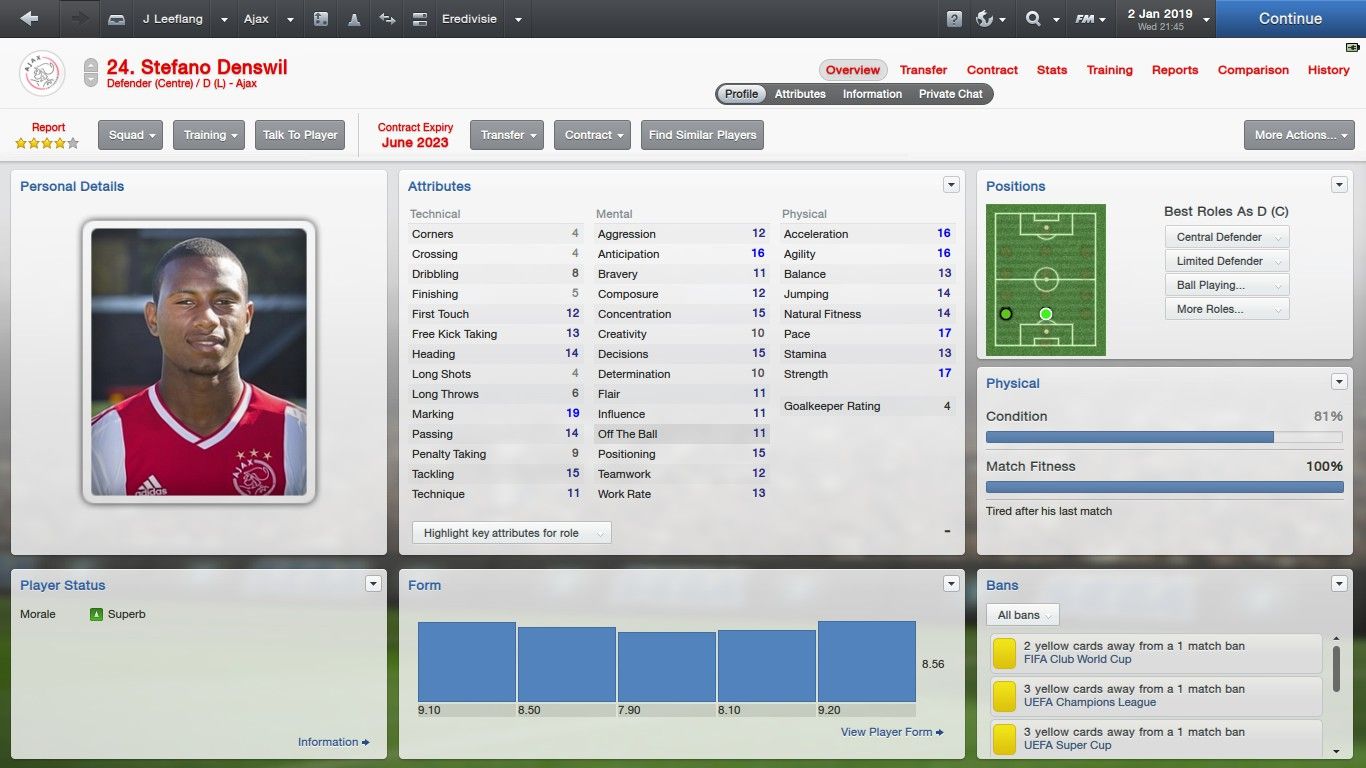Show the Comparison tab

pos(1253,70)
